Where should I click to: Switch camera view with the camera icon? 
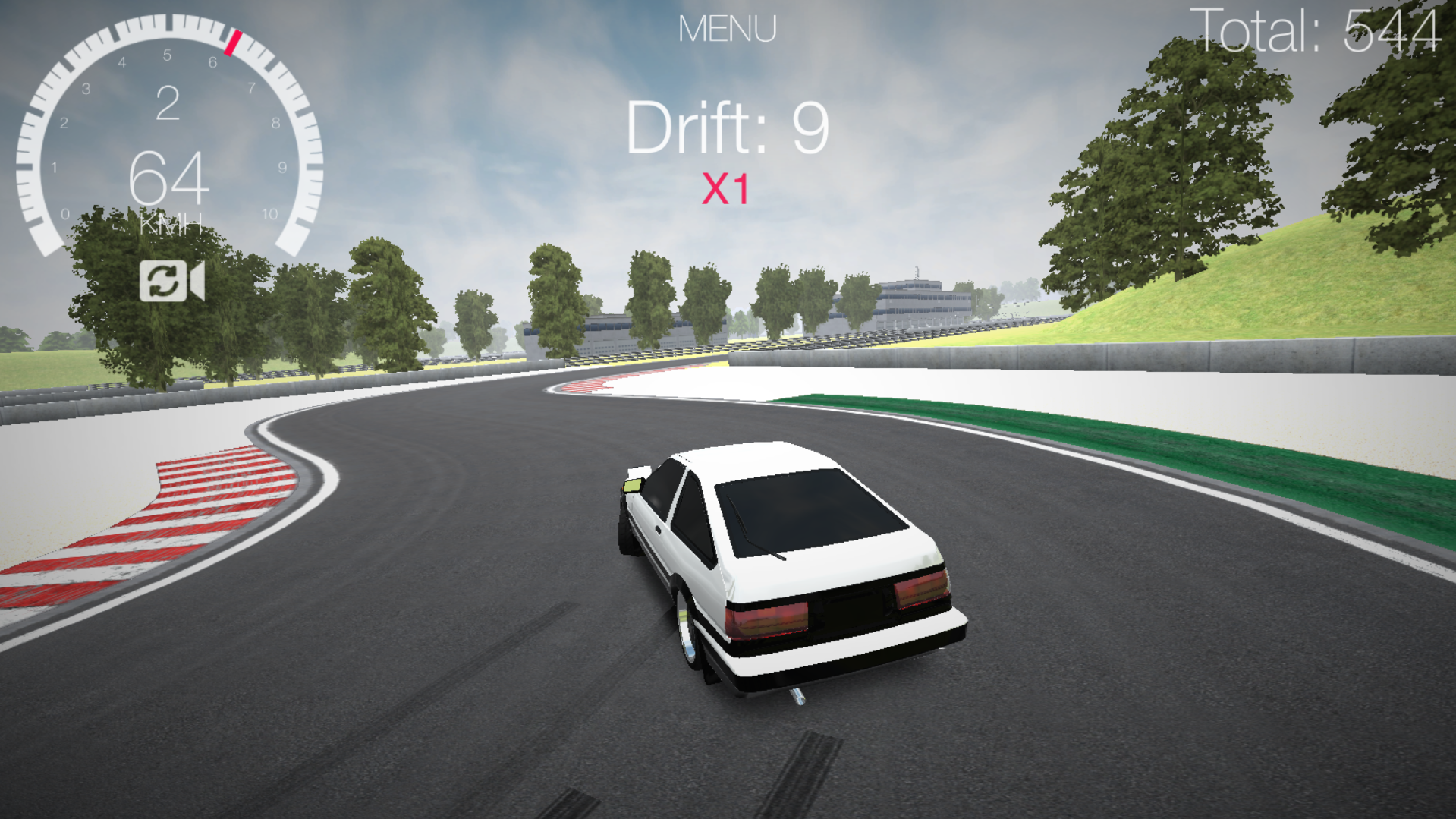(171, 281)
